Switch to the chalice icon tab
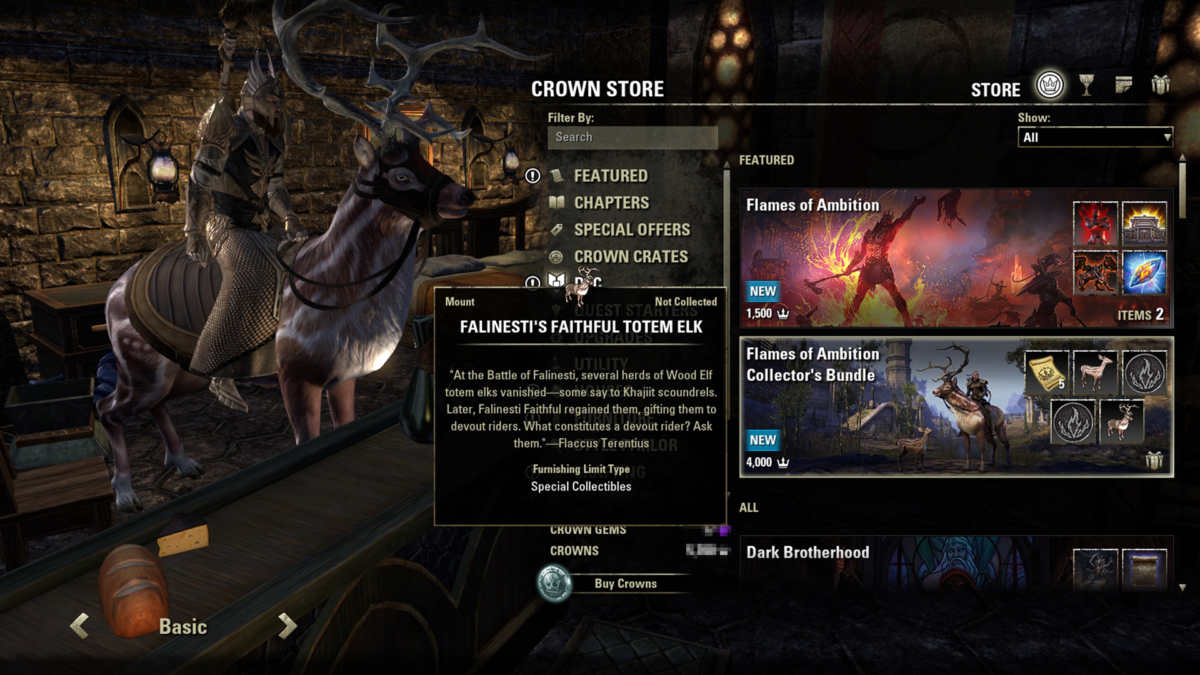 pyautogui.click(x=1087, y=86)
